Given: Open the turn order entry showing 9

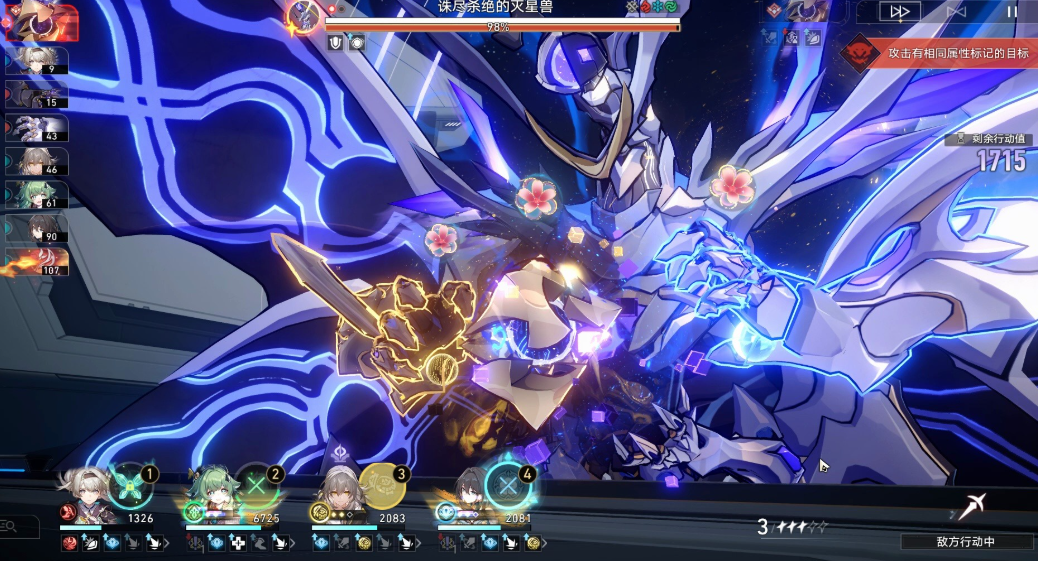Looking at the screenshot, I should [x=37, y=60].
